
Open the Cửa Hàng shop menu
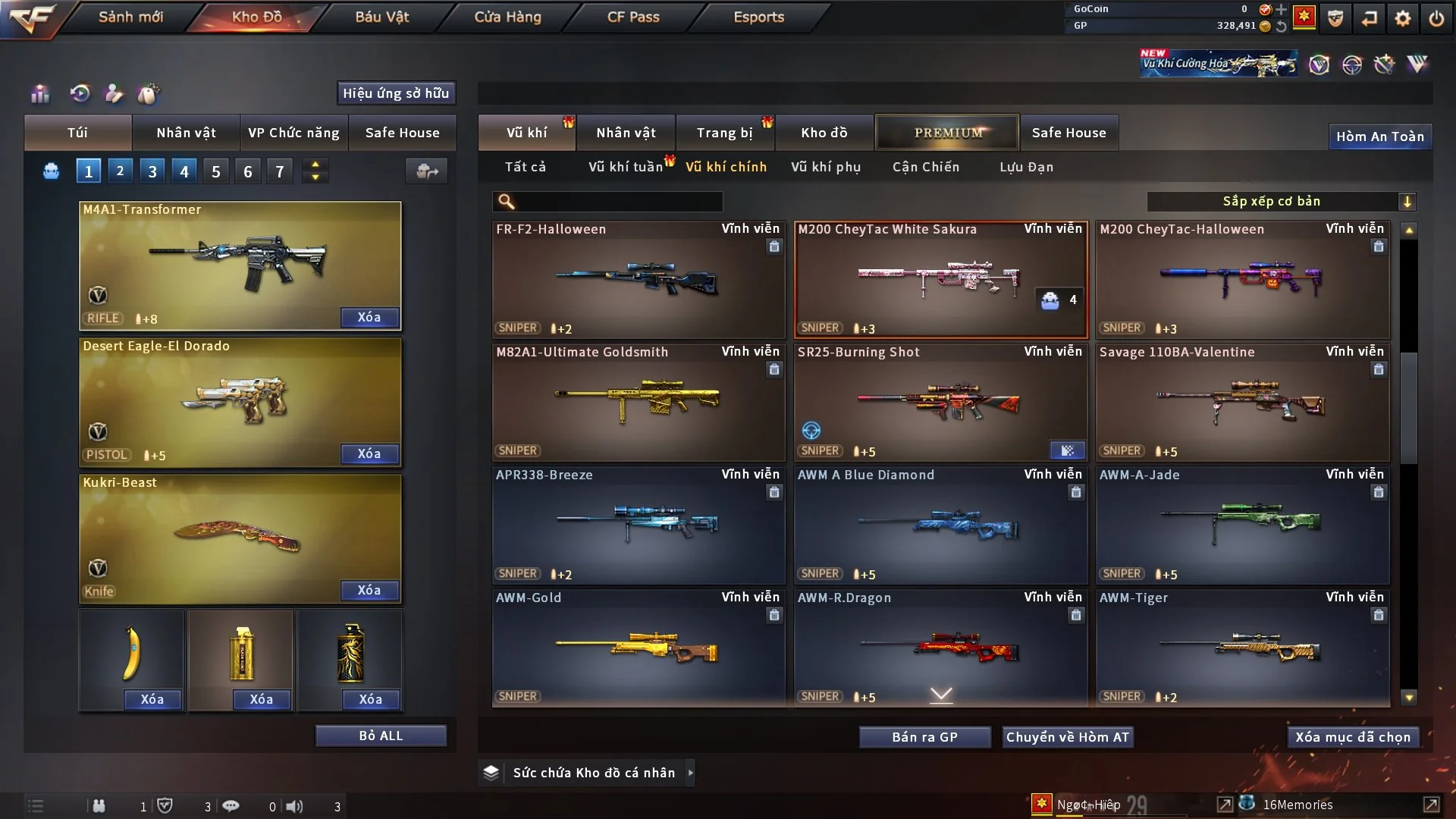(x=507, y=17)
